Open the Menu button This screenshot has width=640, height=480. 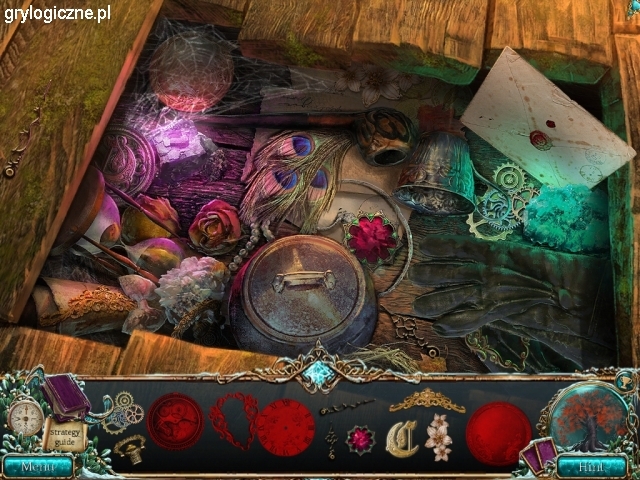(37, 466)
